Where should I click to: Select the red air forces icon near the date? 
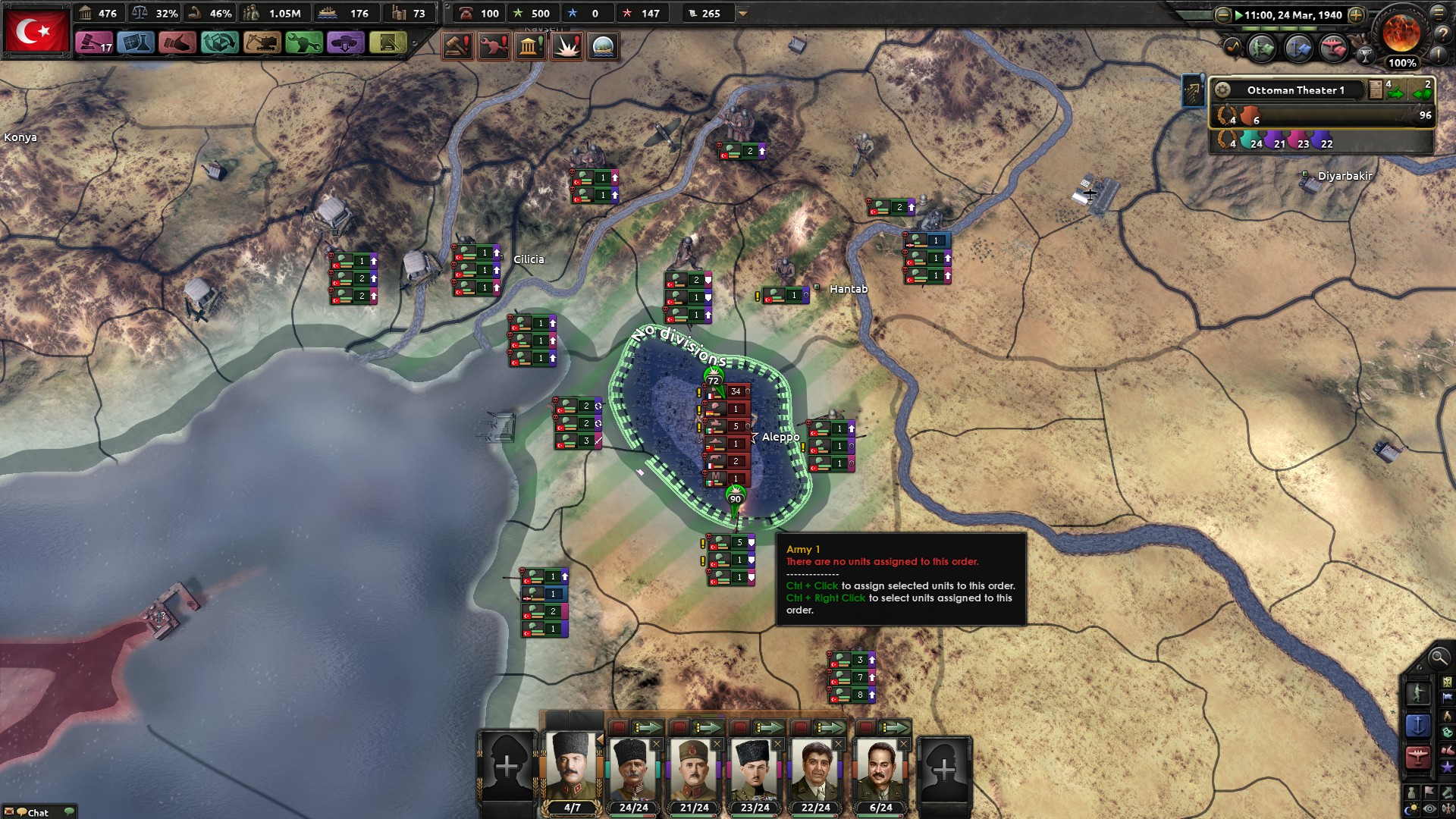point(1332,49)
